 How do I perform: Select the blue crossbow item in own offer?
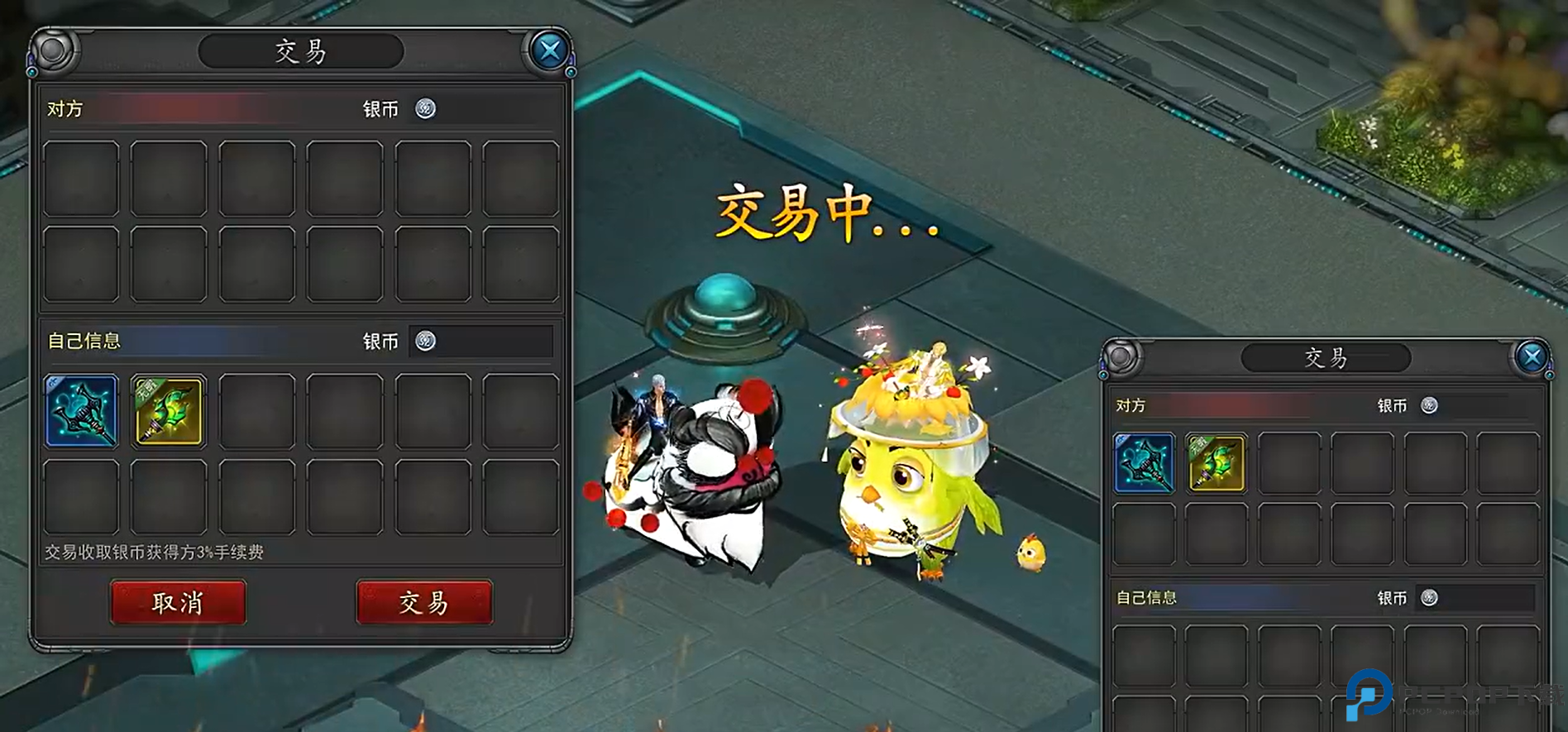click(x=81, y=411)
